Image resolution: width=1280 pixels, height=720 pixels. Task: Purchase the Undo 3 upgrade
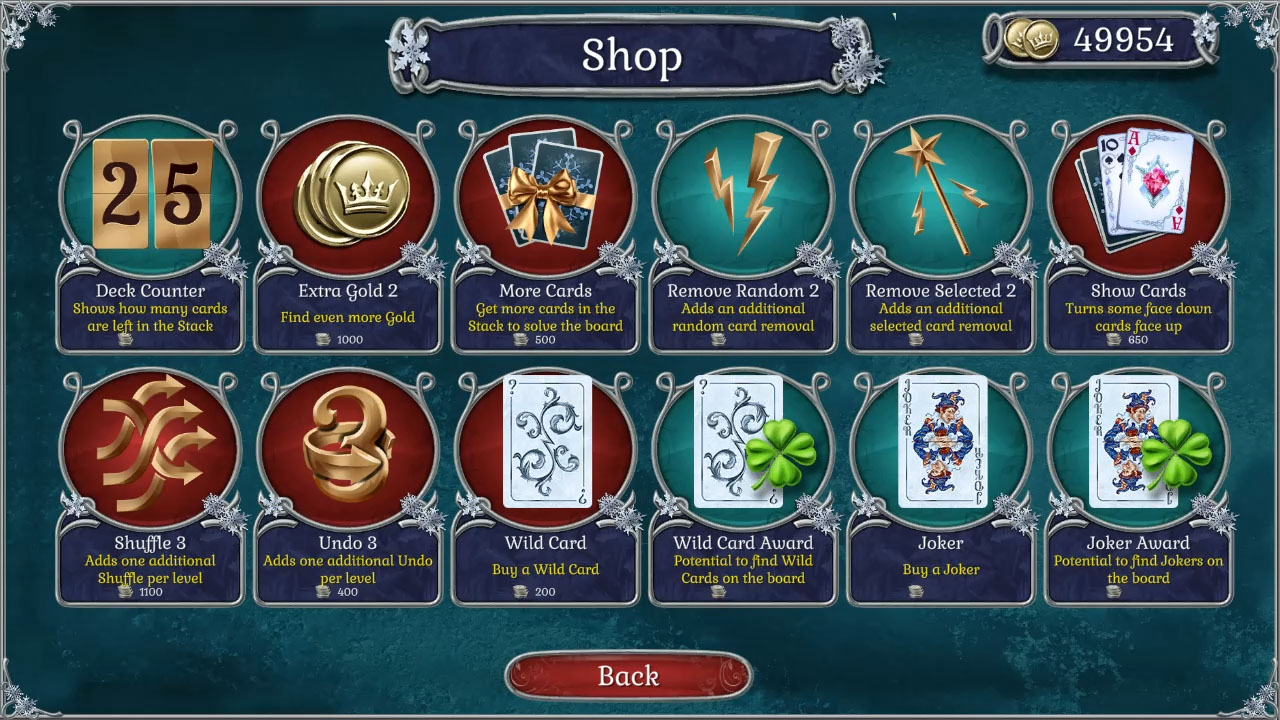(x=347, y=445)
